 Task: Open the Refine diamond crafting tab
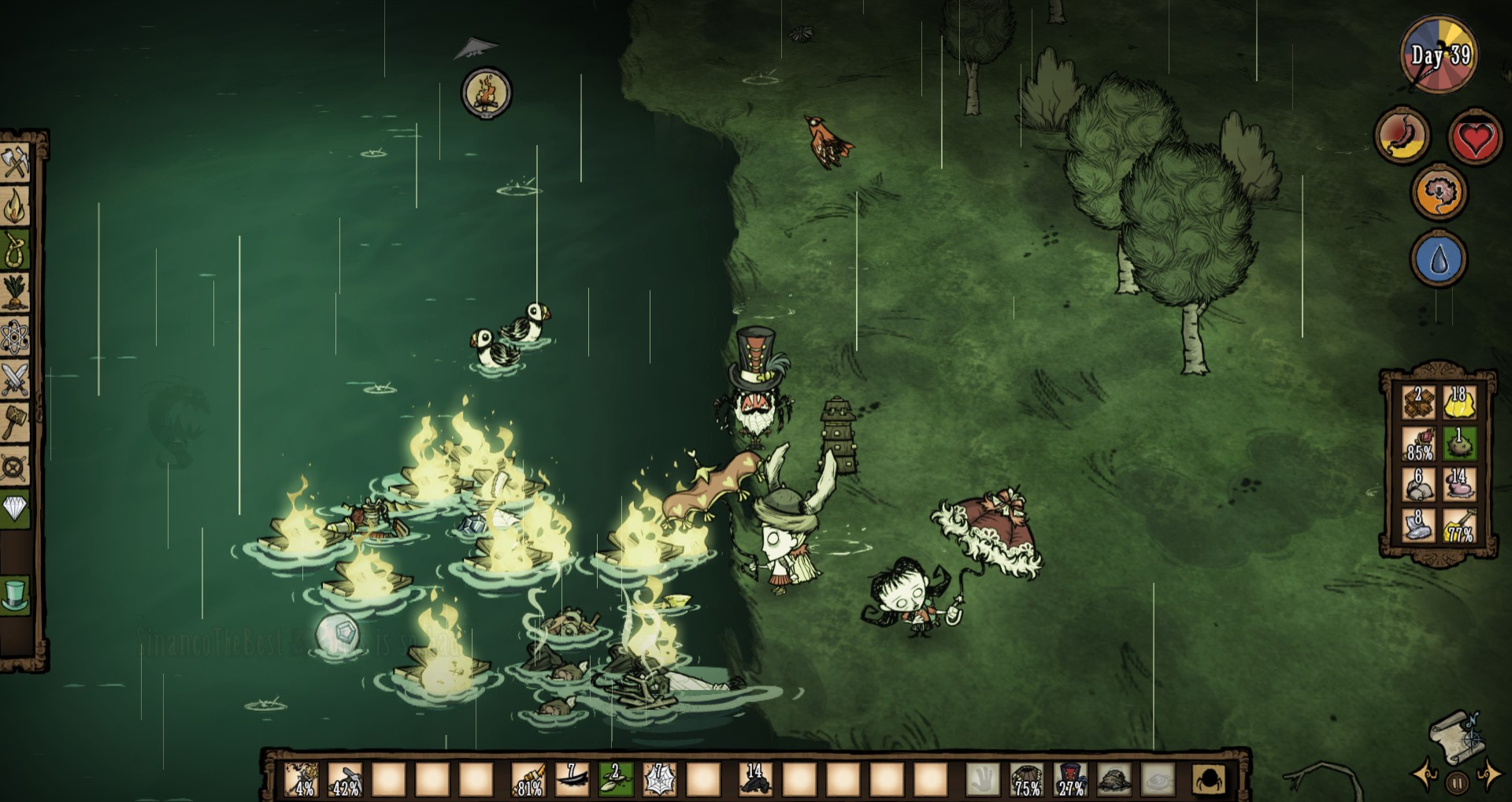click(x=15, y=509)
